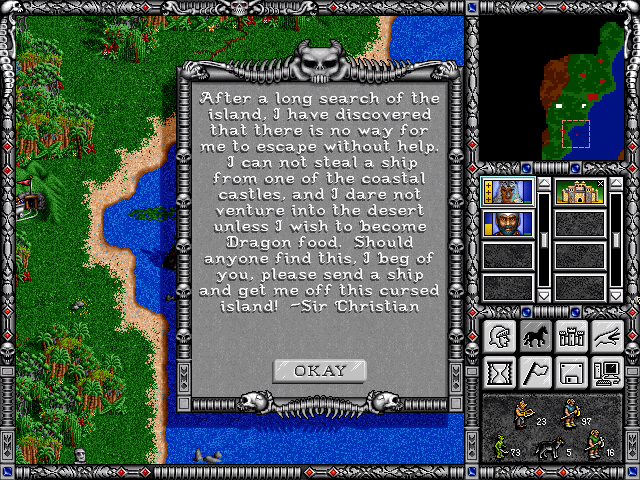
Task: Open file options with the floppy disk
Action: pos(571,372)
